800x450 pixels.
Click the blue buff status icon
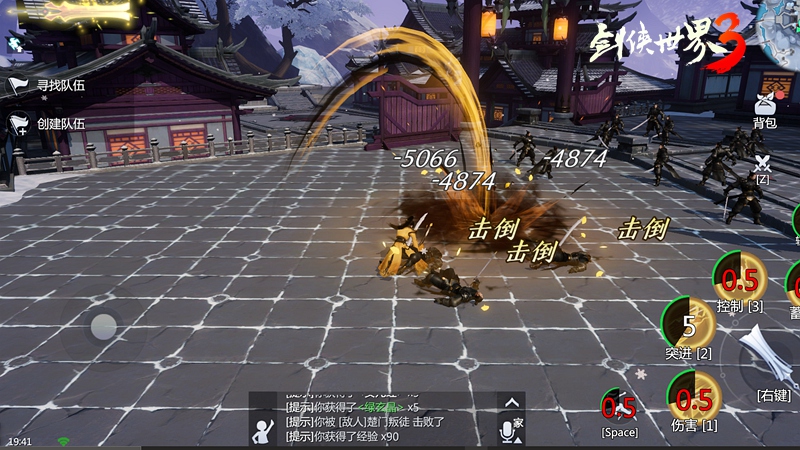[15, 44]
